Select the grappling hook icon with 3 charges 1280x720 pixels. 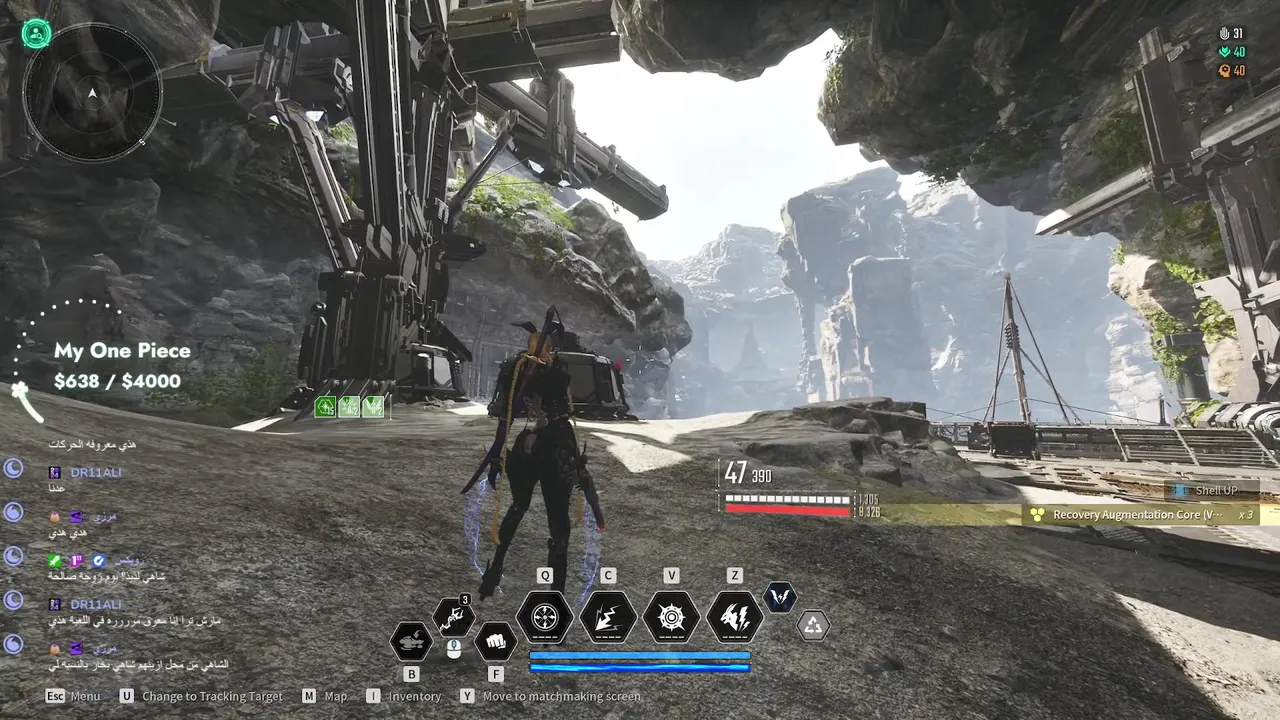[453, 619]
